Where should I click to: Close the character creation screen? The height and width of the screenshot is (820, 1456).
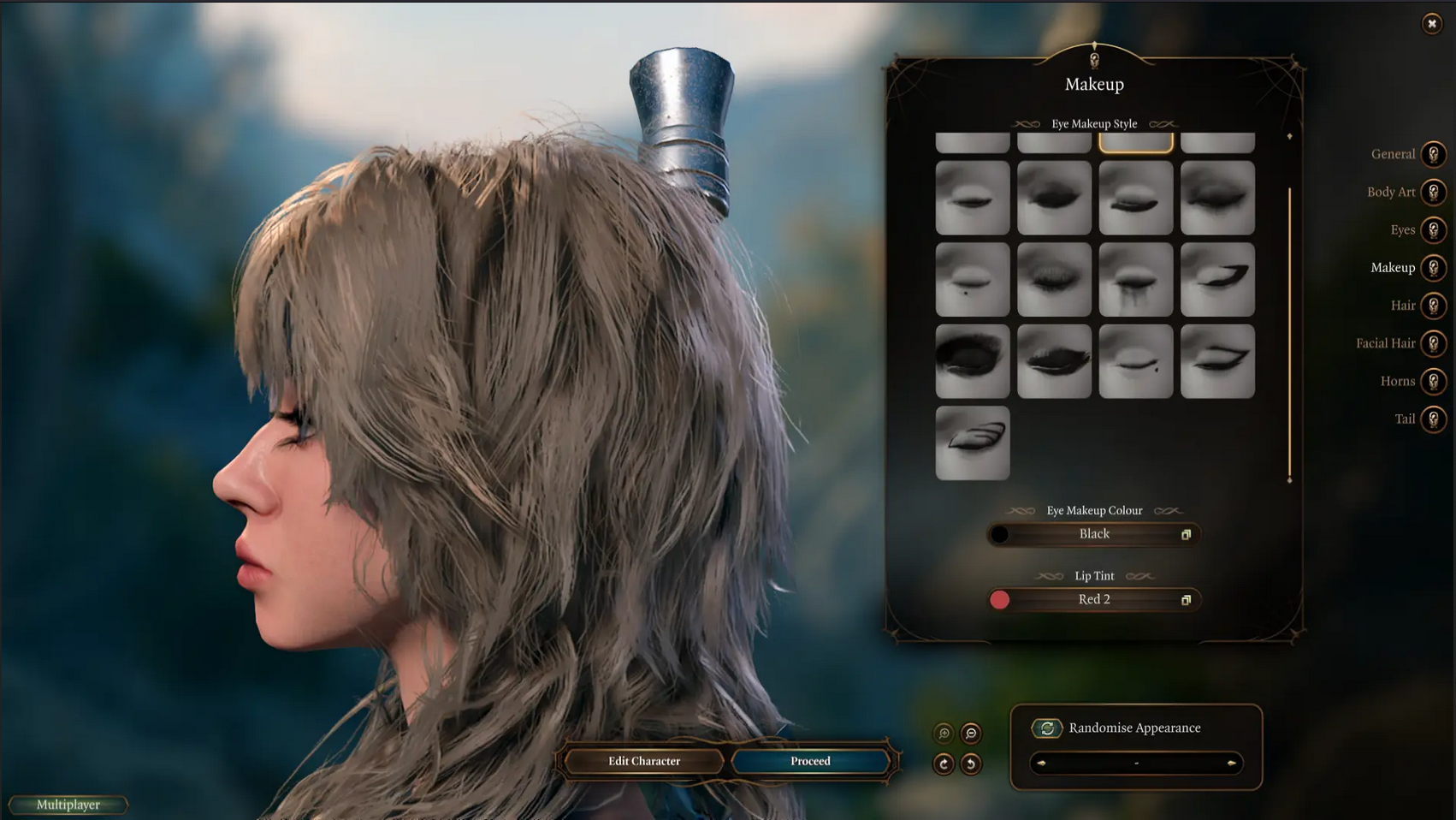coord(1431,24)
